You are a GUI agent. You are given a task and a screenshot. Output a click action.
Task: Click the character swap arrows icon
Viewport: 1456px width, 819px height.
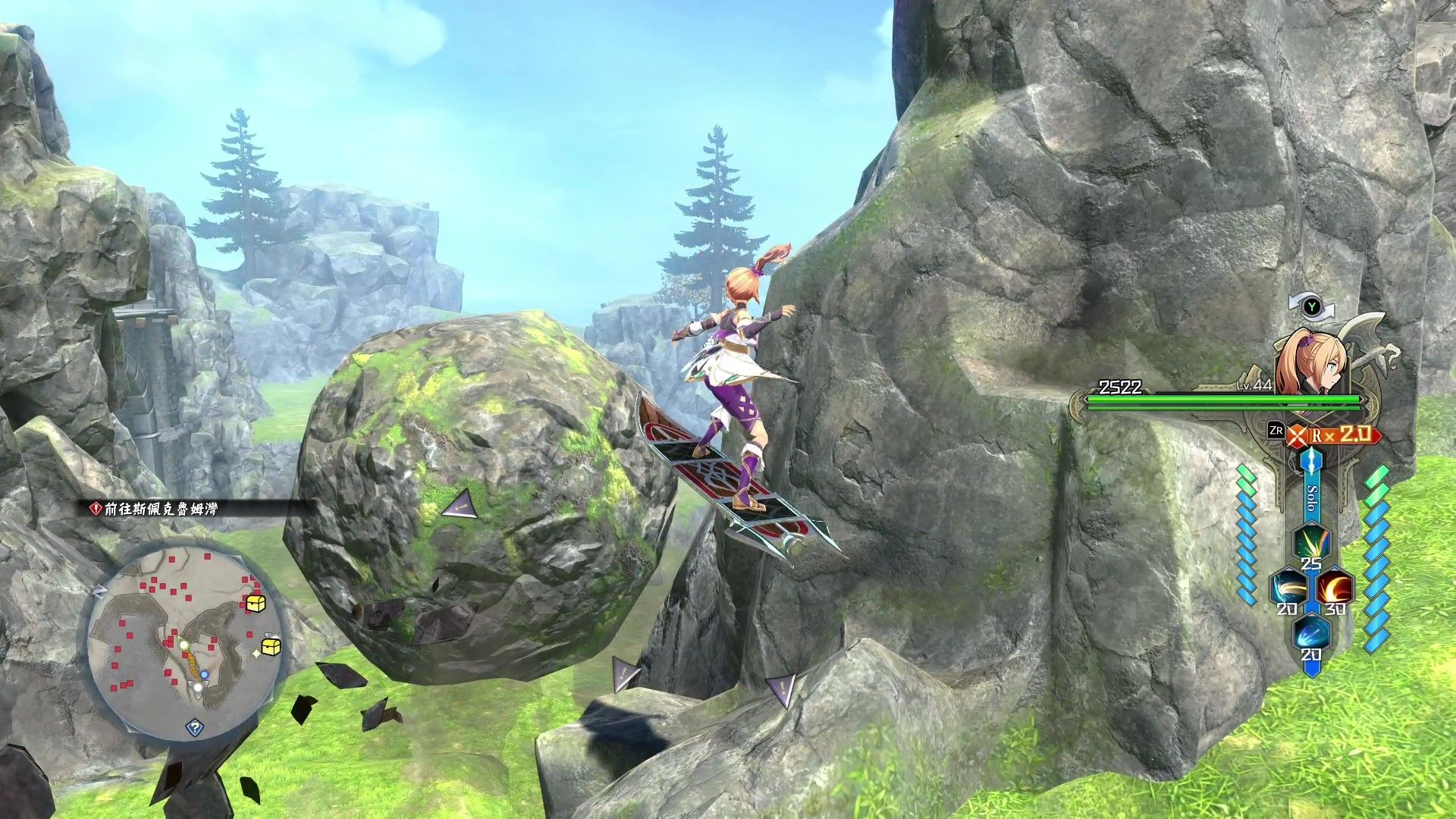pyautogui.click(x=1311, y=307)
